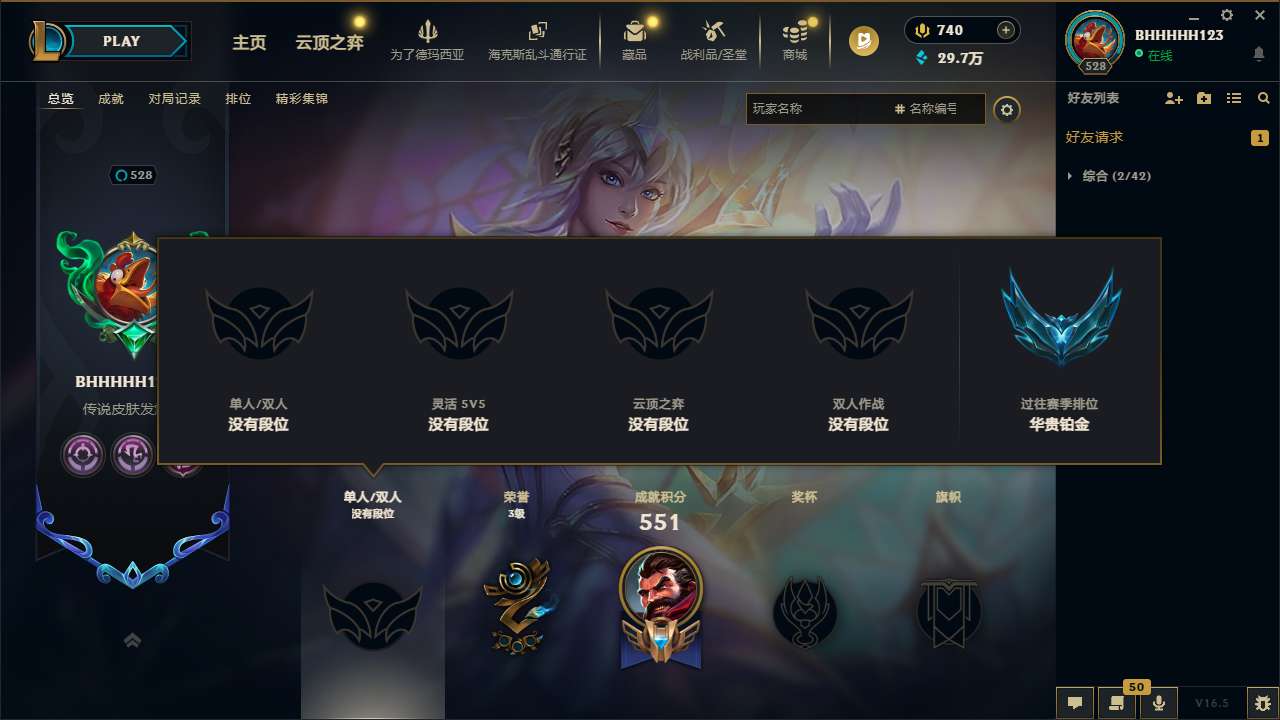Viewport: 1280px width, 720px height.
Task: Create a friend group with the folder icon
Action: point(1202,98)
